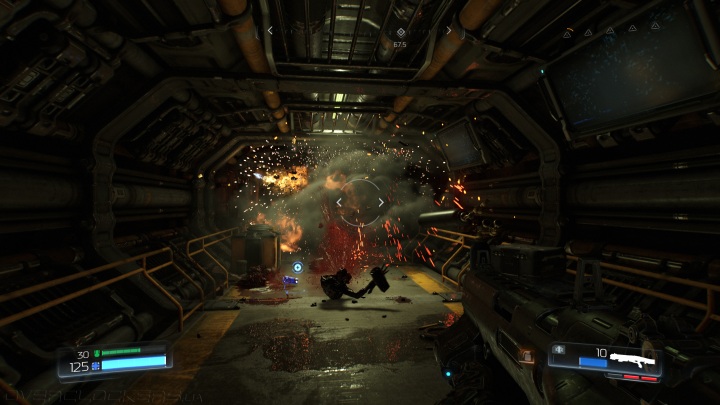The image size is (720, 405).
Task: Select the diamond objective marker on compass
Action: pyautogui.click(x=400, y=31)
